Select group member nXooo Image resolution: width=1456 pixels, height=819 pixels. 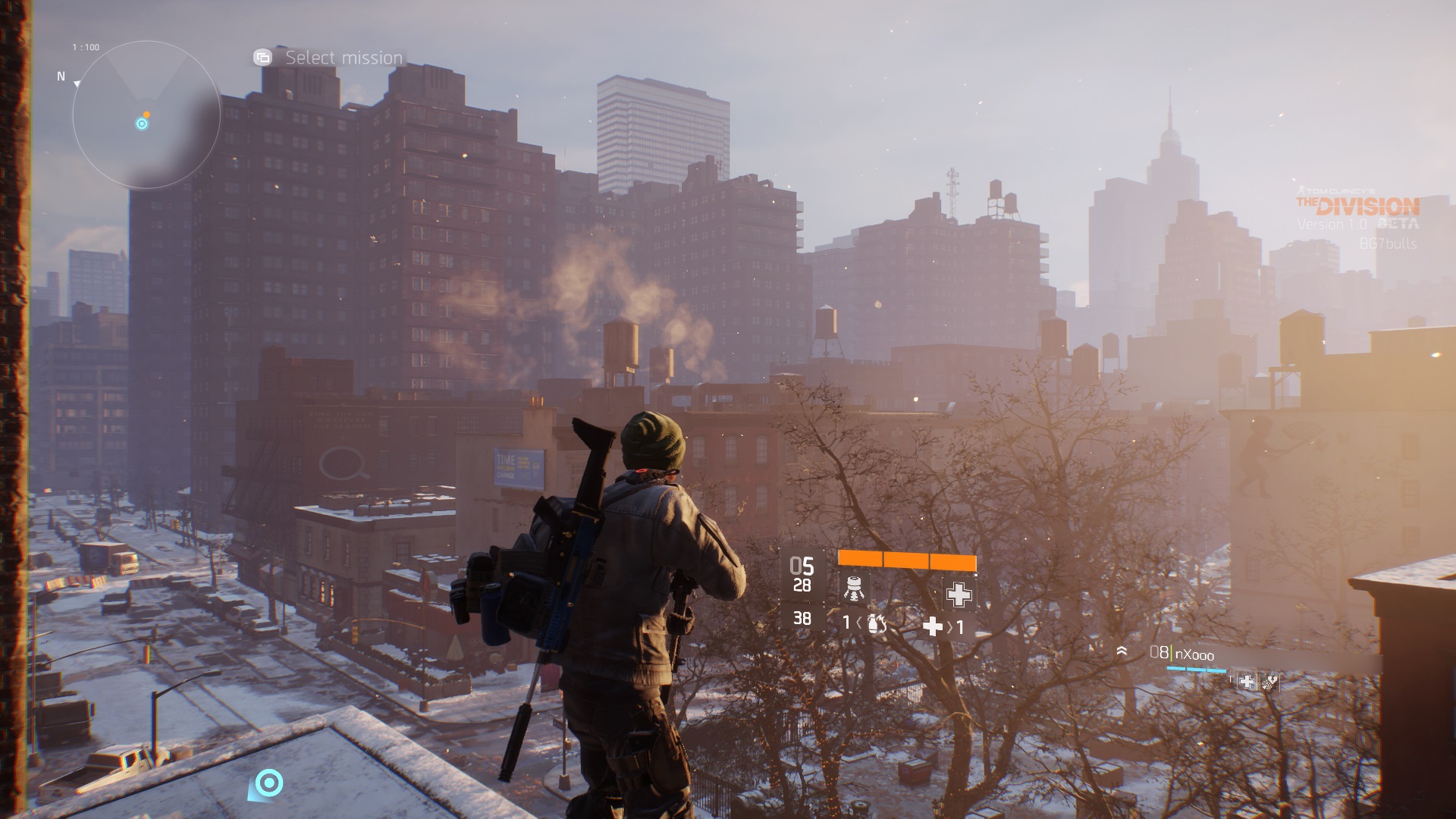(x=1194, y=654)
